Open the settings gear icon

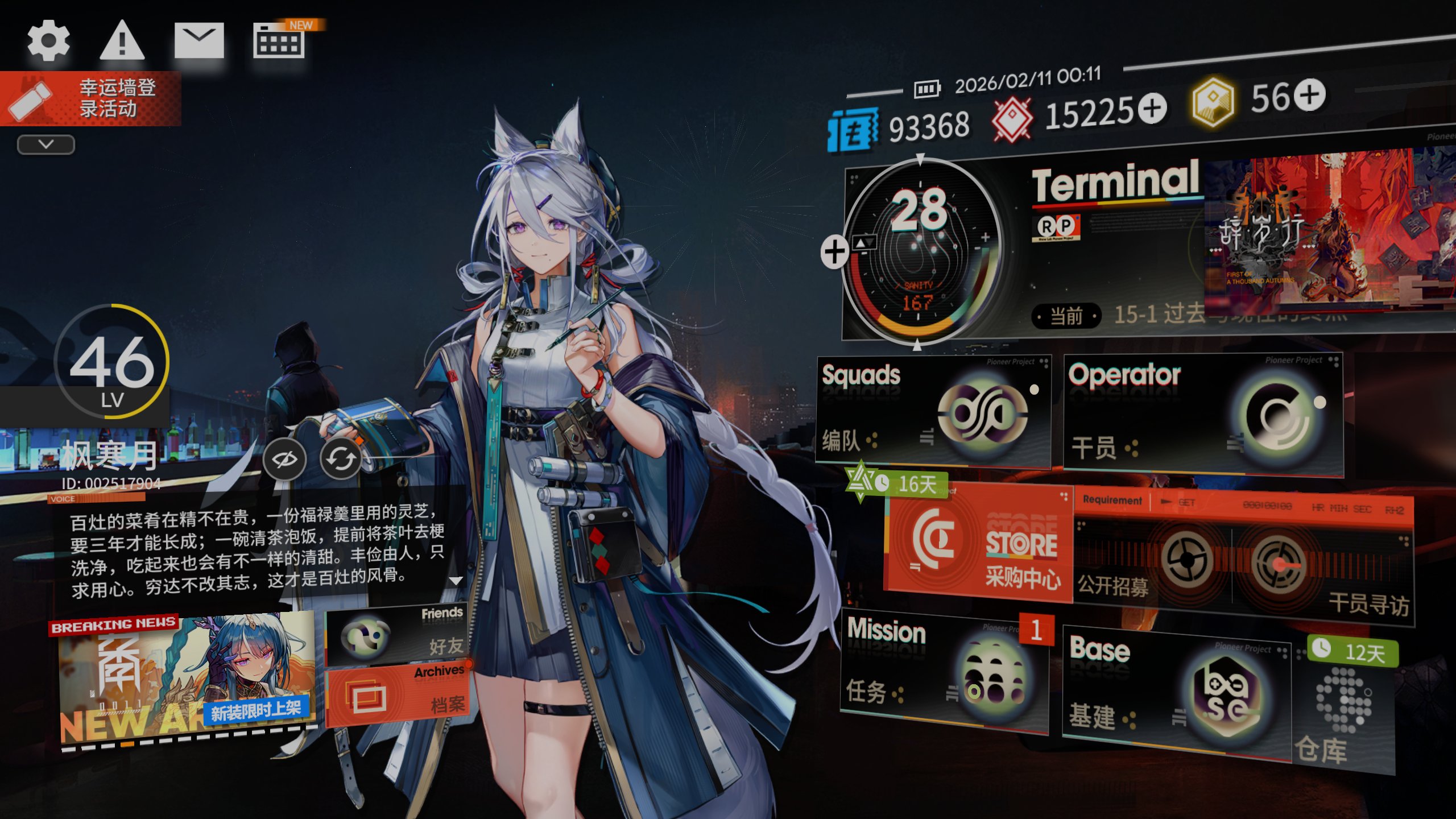[48, 40]
